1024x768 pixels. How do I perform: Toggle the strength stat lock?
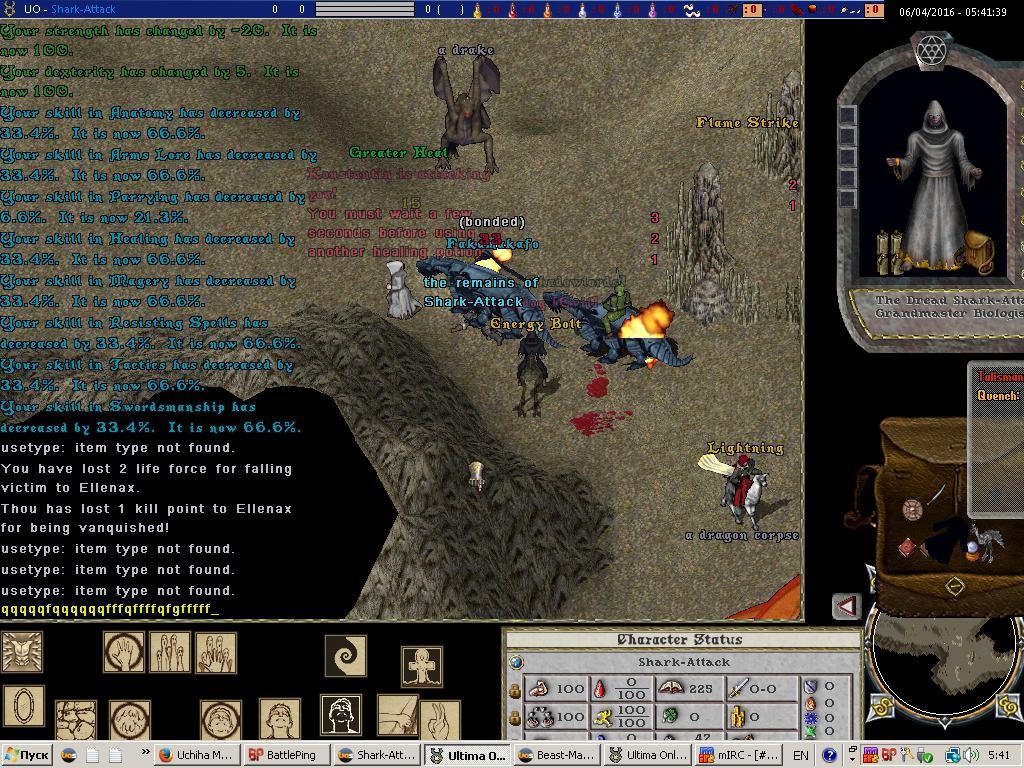tap(515, 690)
